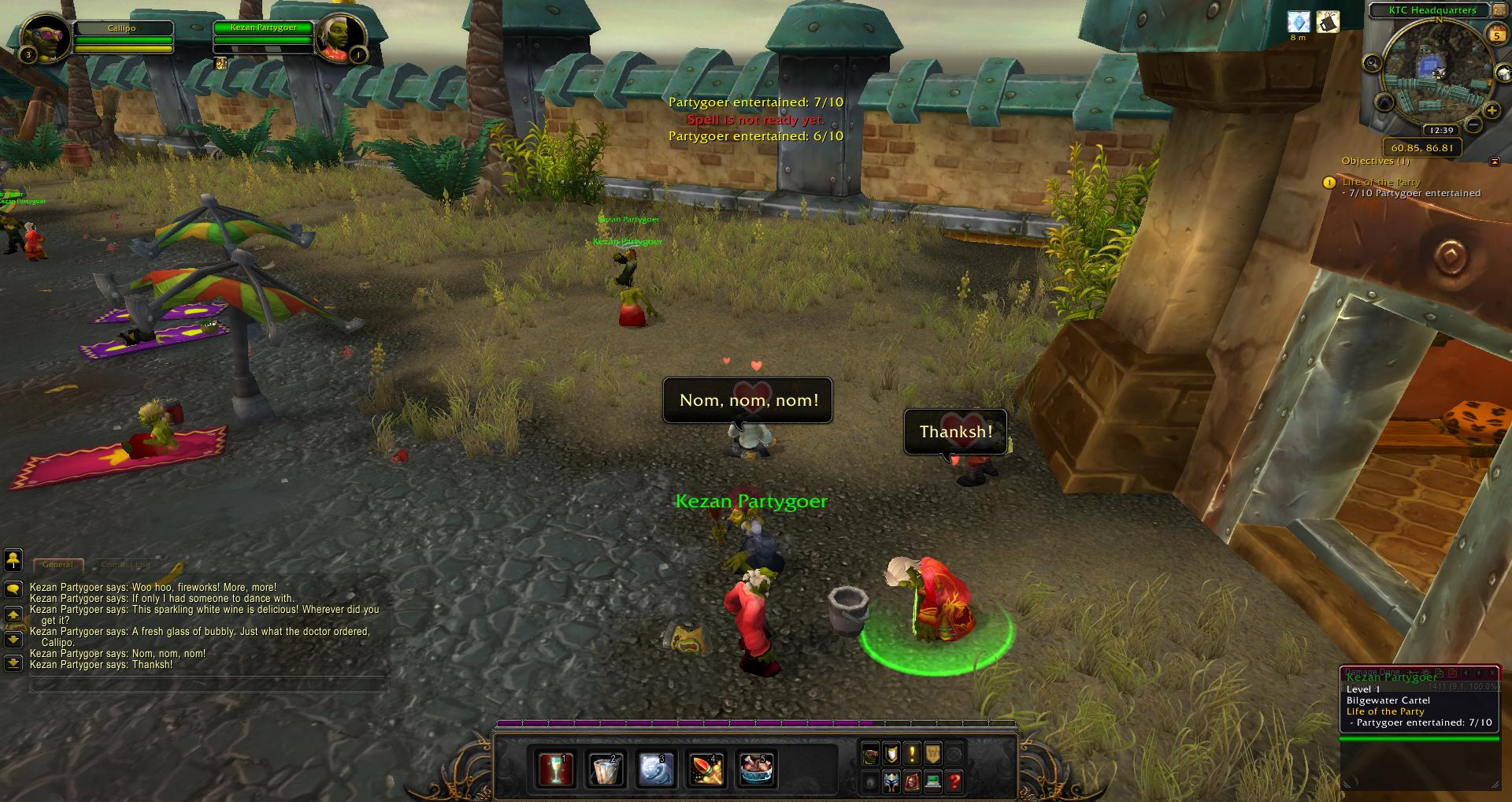
Task: Open the chat speech bubble menu
Action: click(13, 589)
